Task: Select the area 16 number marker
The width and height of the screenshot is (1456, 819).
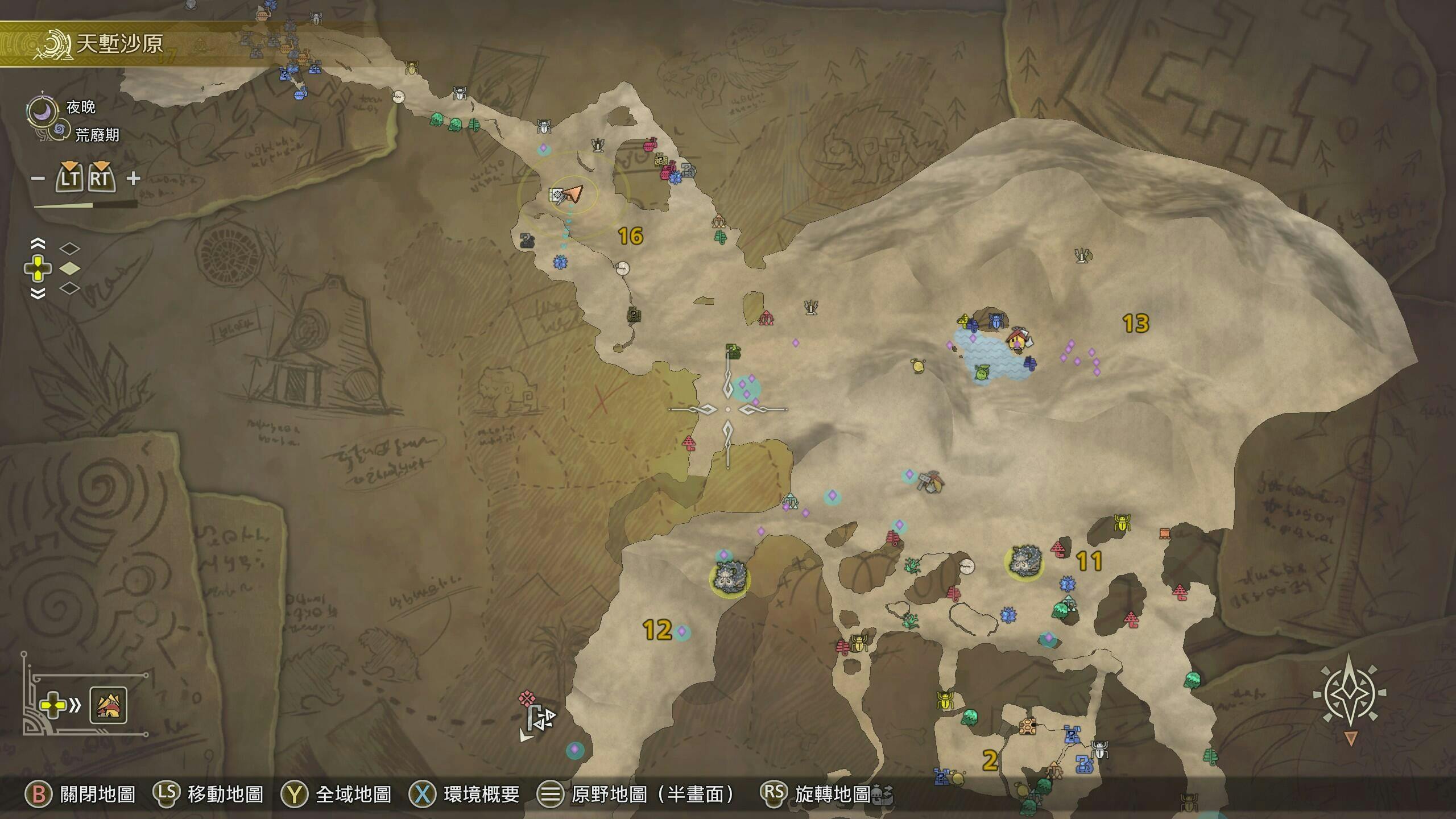Action: coord(630,236)
